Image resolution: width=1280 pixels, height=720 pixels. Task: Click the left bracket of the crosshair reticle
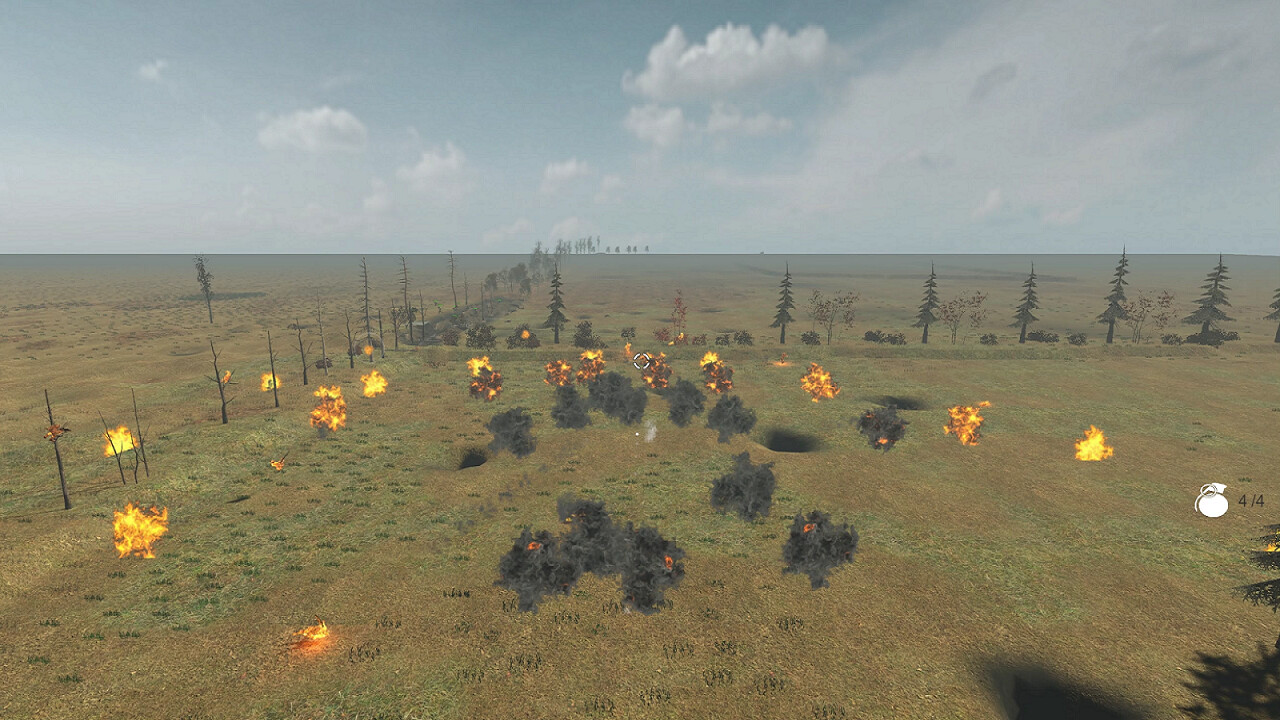pyautogui.click(x=635, y=360)
